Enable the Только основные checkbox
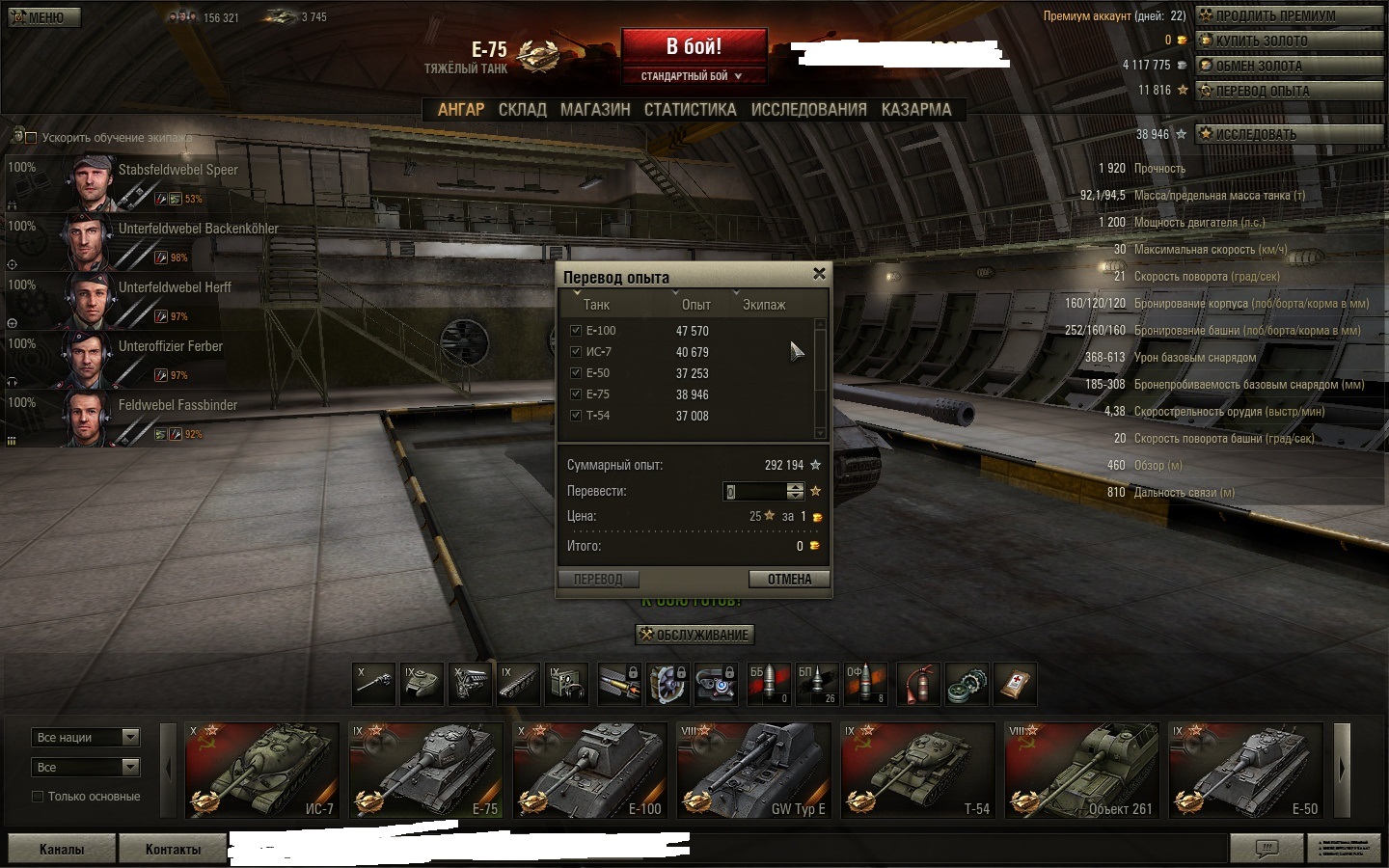1389x868 pixels. [38, 797]
